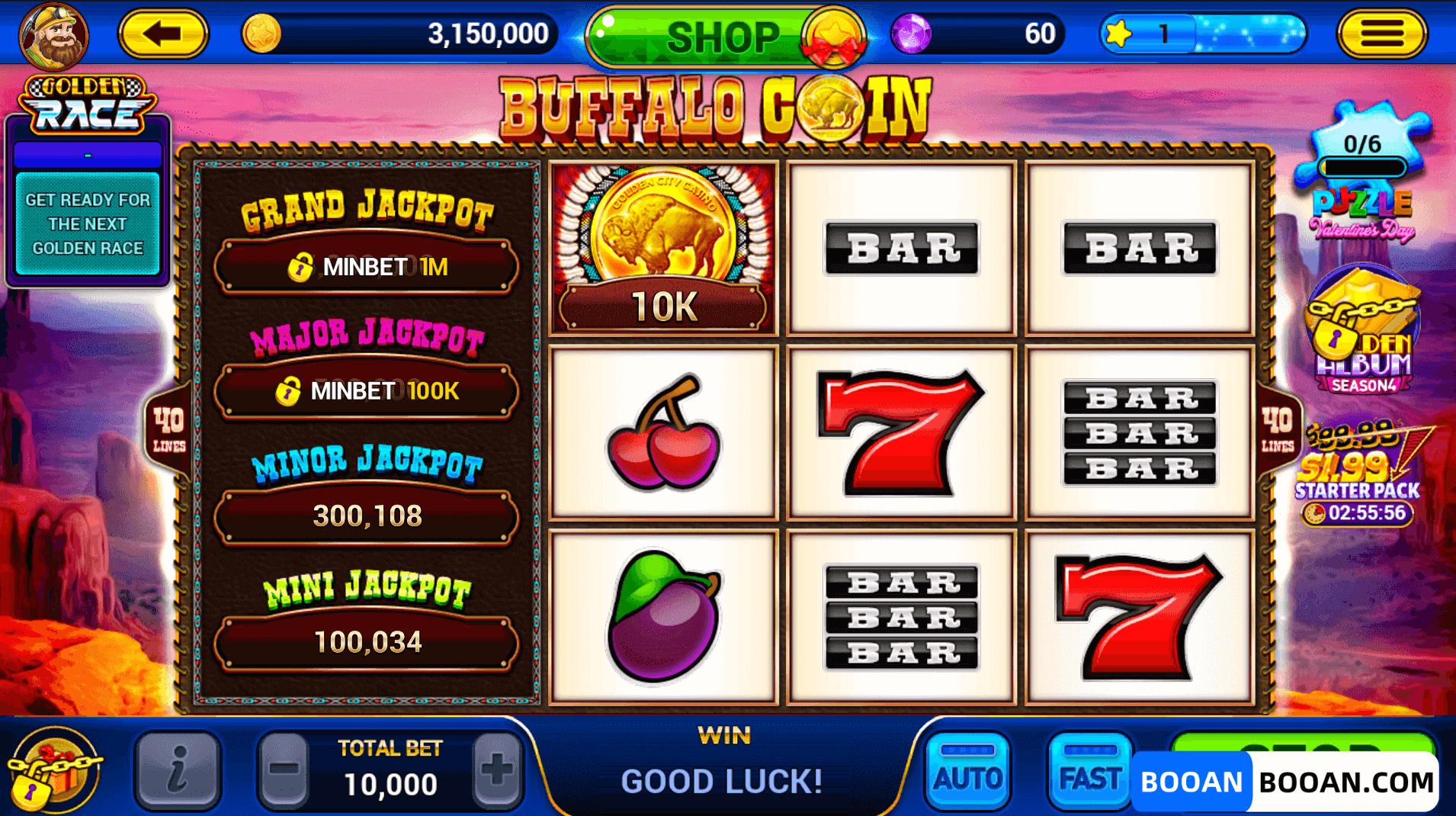Toggle FAST spin speed

pyautogui.click(x=1089, y=770)
